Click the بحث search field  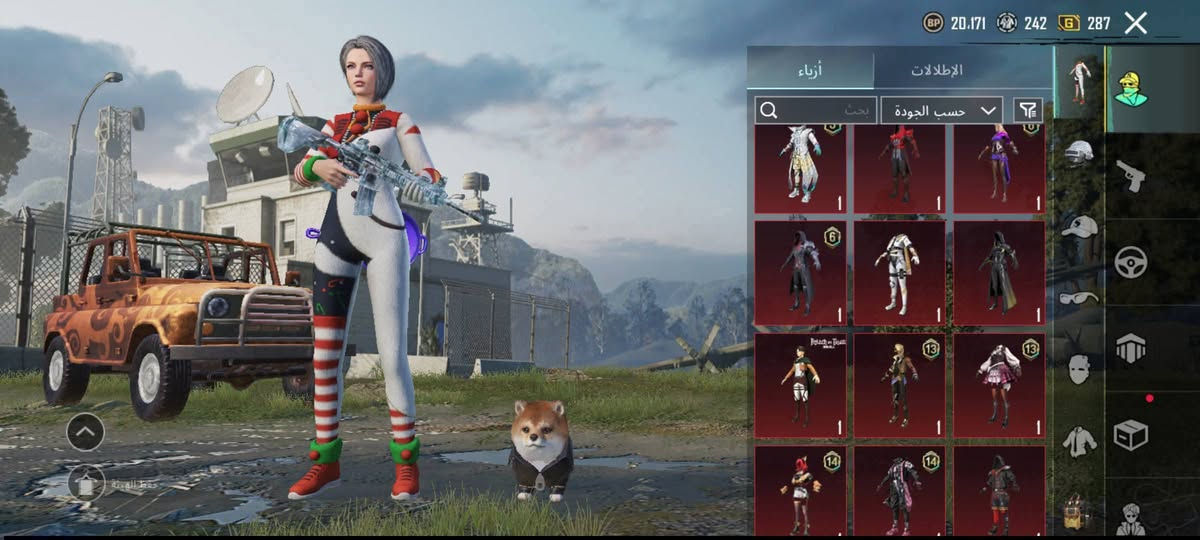point(816,110)
